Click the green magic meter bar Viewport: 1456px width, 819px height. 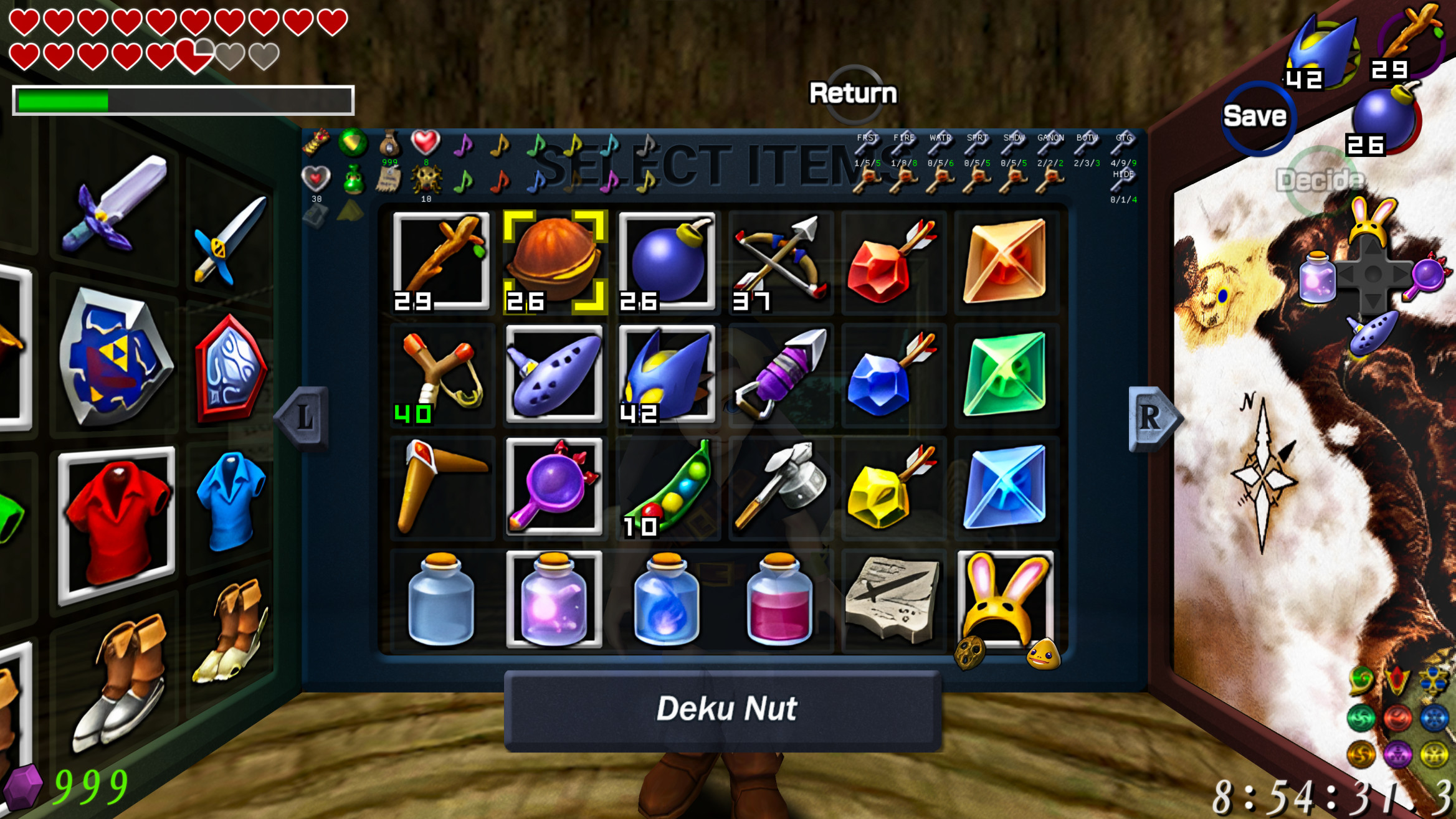(62, 100)
